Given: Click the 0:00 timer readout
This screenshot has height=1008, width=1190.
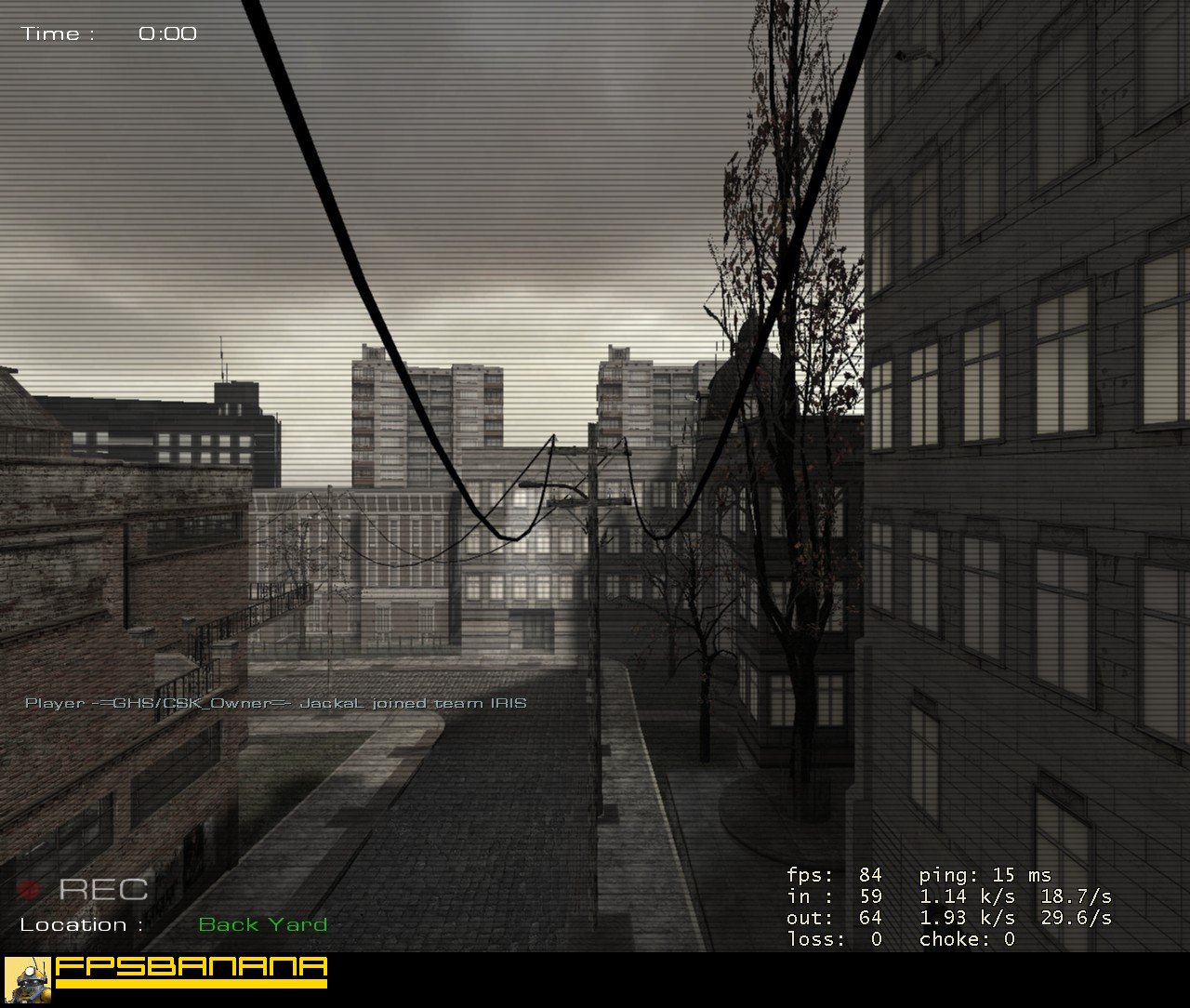Looking at the screenshot, I should 168,33.
